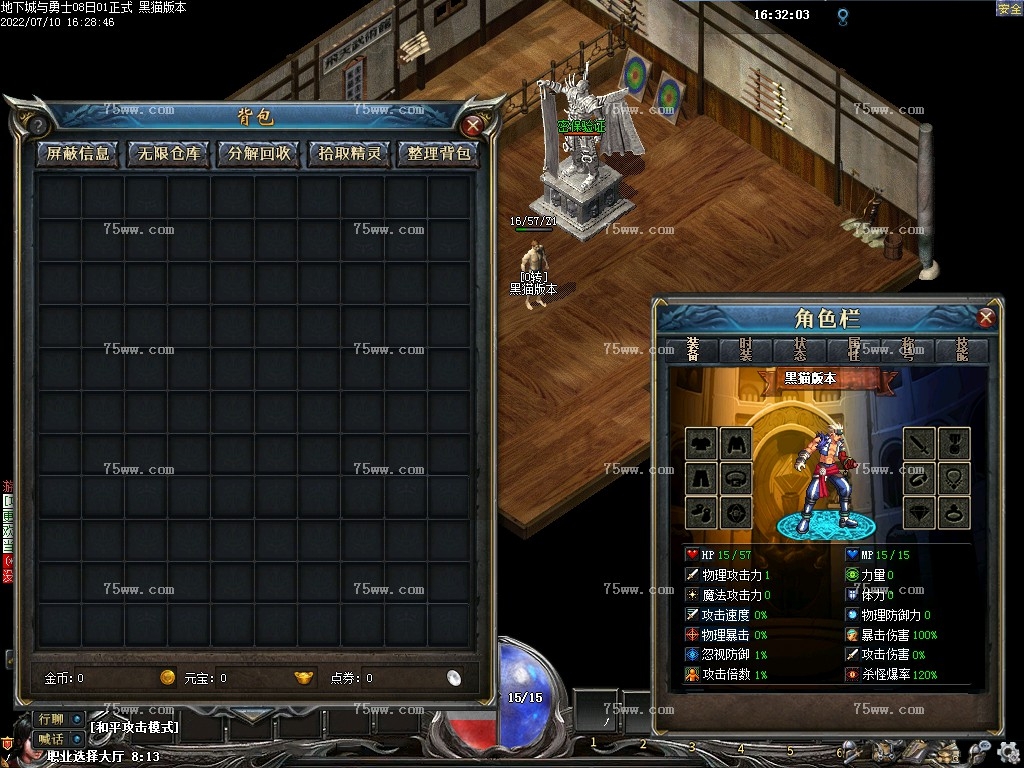Click the 喊话 shout channel button
This screenshot has height=768, width=1024.
pyautogui.click(x=49, y=739)
